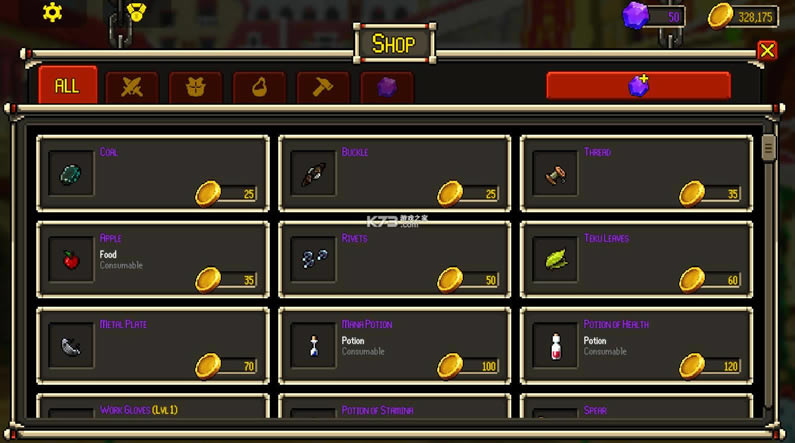Viewport: 795px width, 443px height.
Task: Open the crossed swords weapons tab
Action: (132, 87)
